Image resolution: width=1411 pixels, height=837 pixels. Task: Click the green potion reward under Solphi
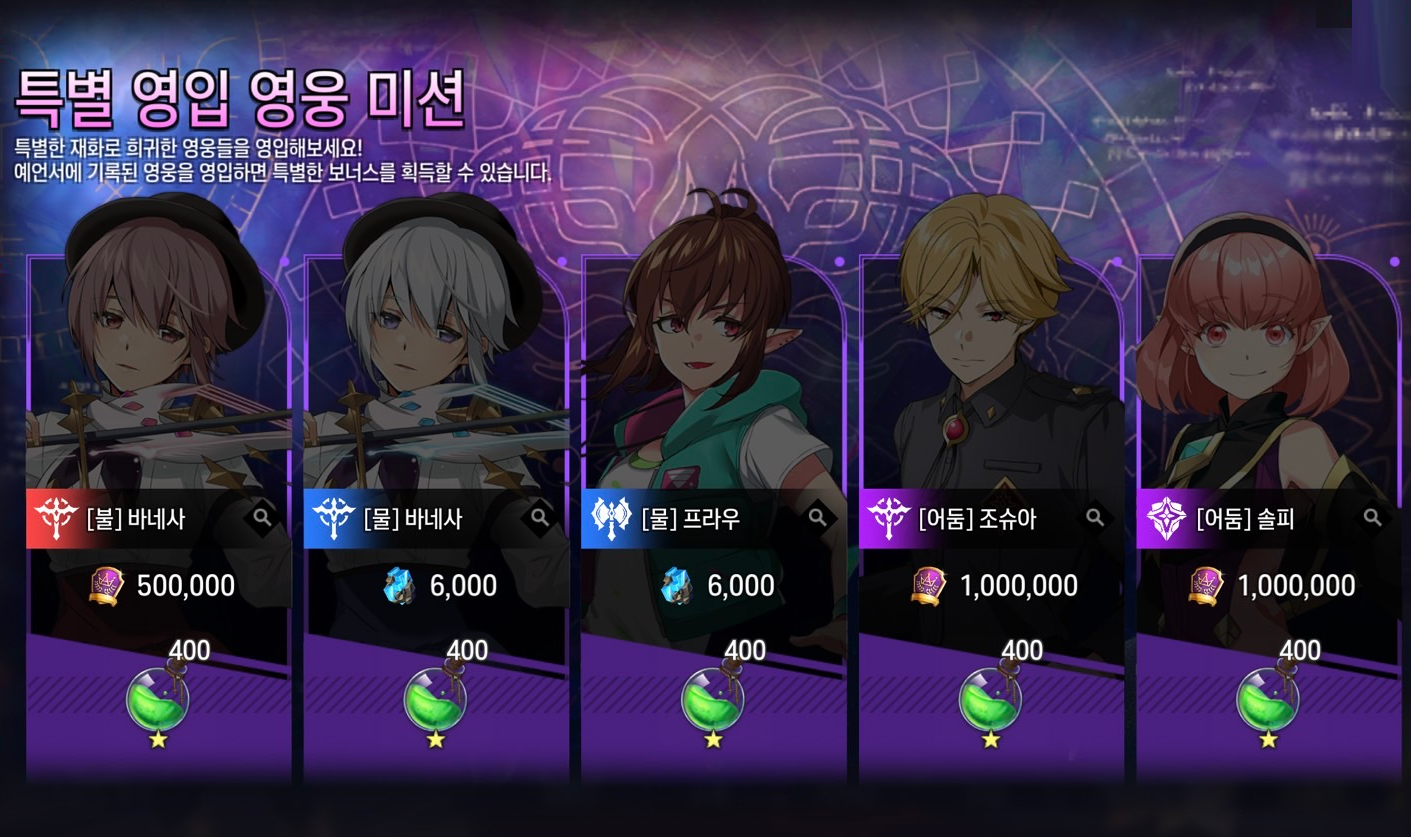tap(1268, 700)
